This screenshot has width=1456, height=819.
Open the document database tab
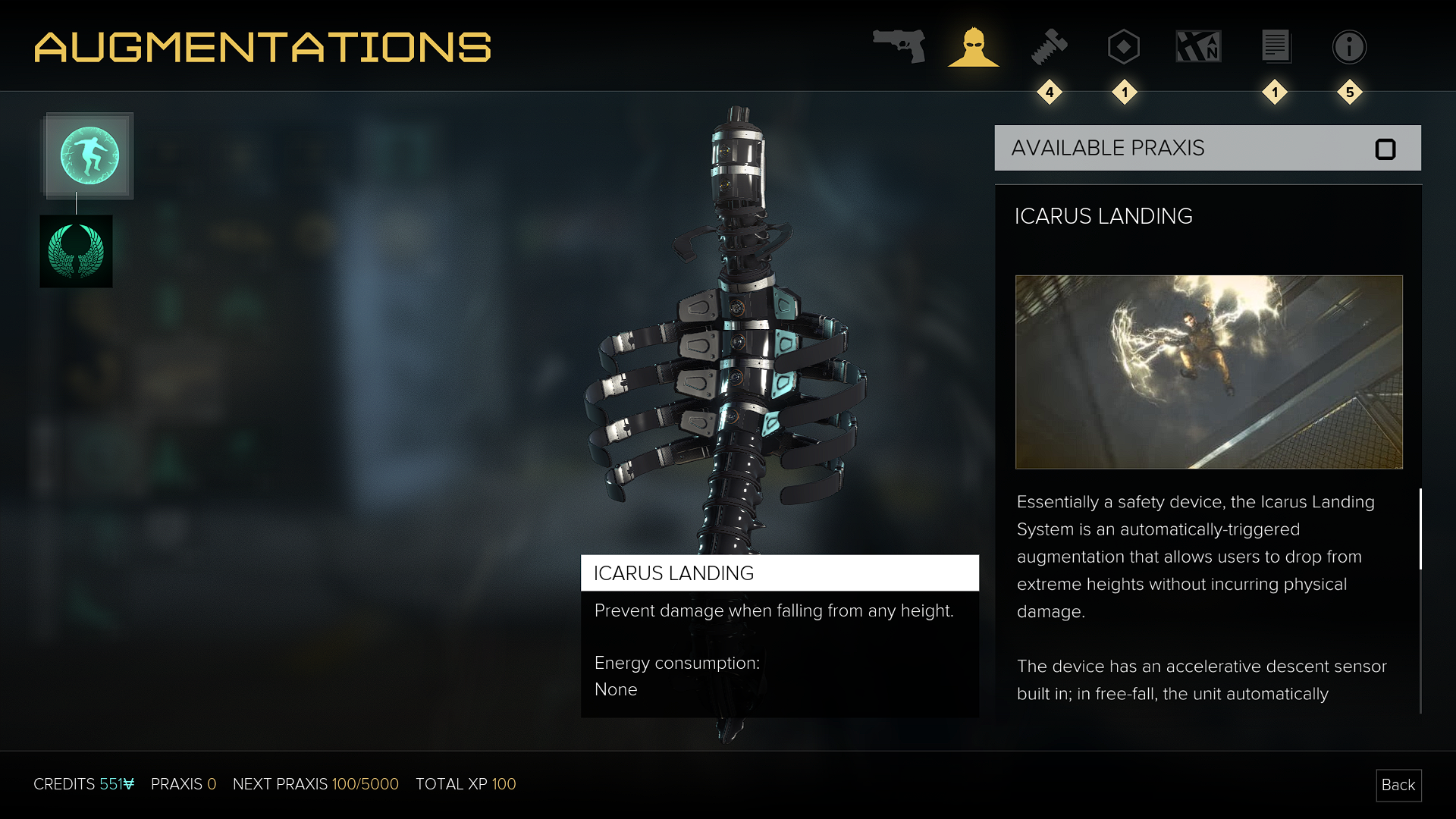click(1276, 47)
